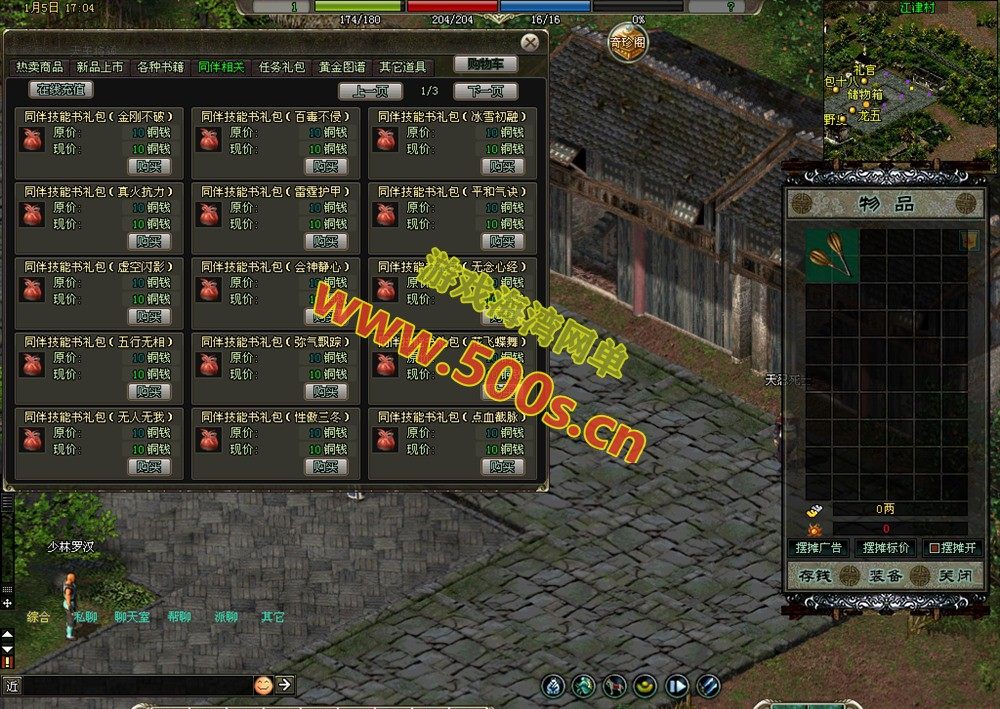Image resolution: width=1000 pixels, height=709 pixels.
Task: Switch to the 任务礼包 tab
Action: tap(282, 67)
